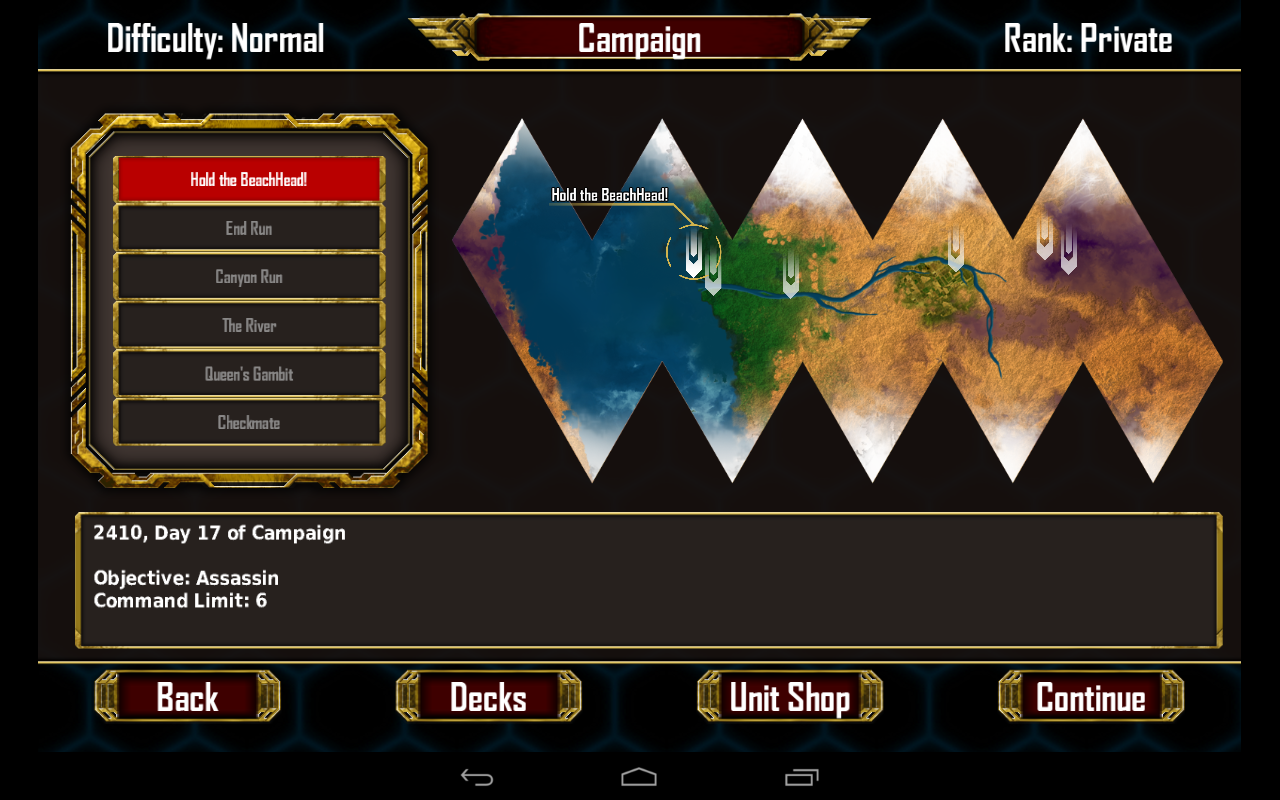Tap the Android recent apps icon
This screenshot has height=800, width=1280.
(x=801, y=776)
